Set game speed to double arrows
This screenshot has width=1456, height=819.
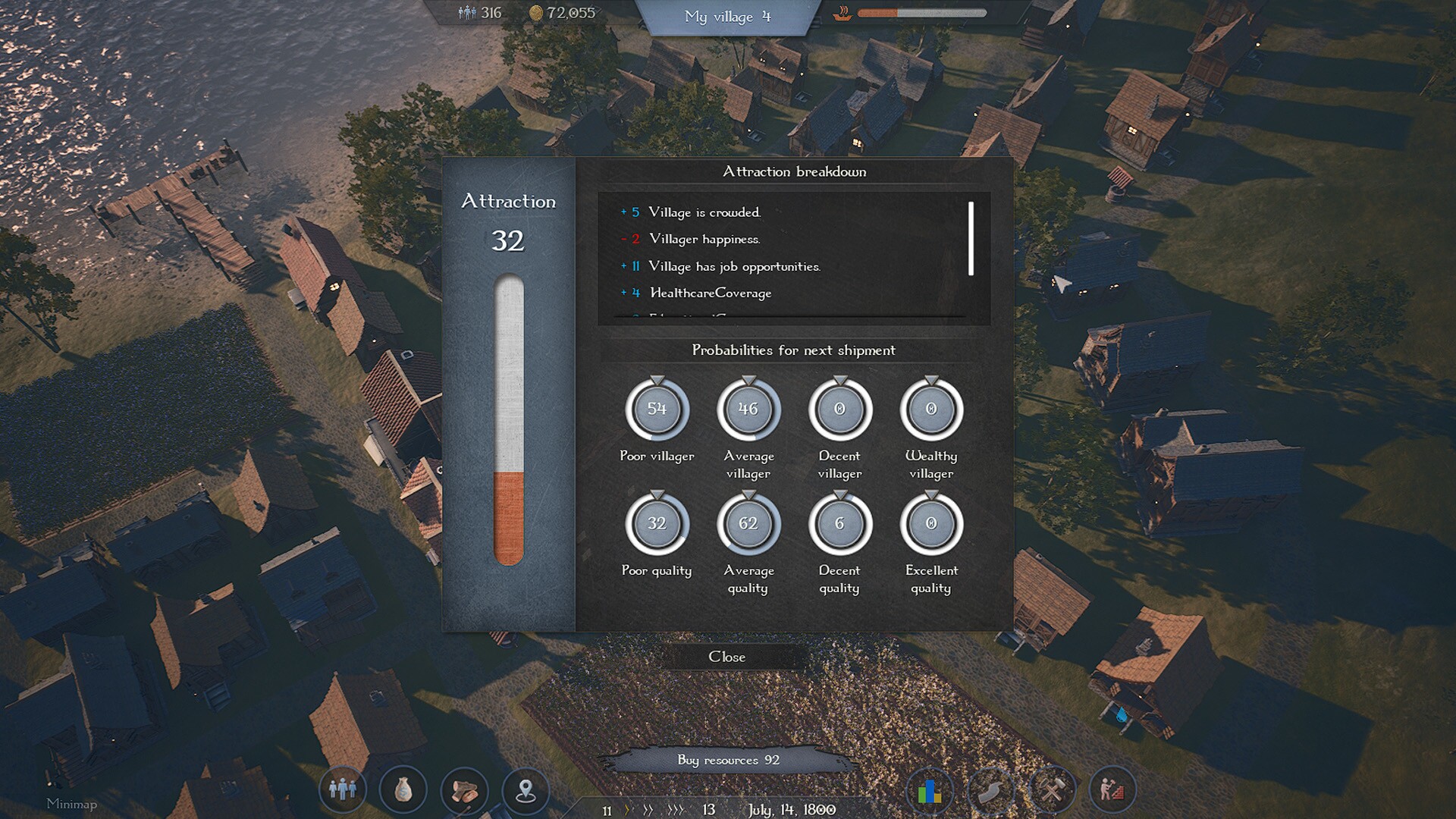[648, 810]
